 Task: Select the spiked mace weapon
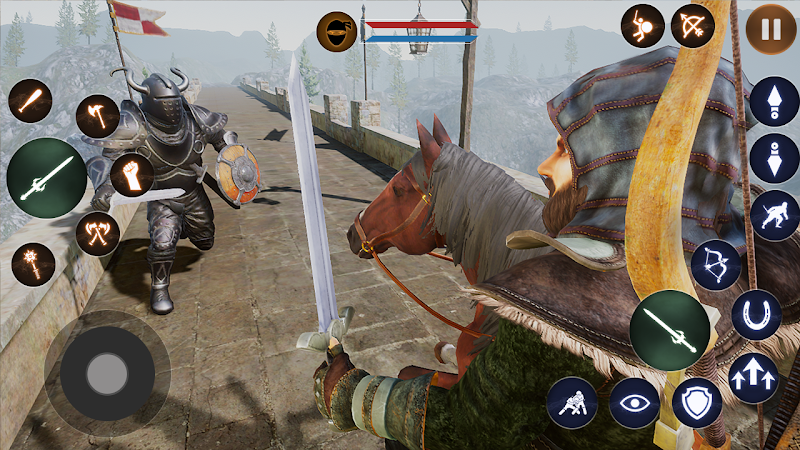coord(33,264)
